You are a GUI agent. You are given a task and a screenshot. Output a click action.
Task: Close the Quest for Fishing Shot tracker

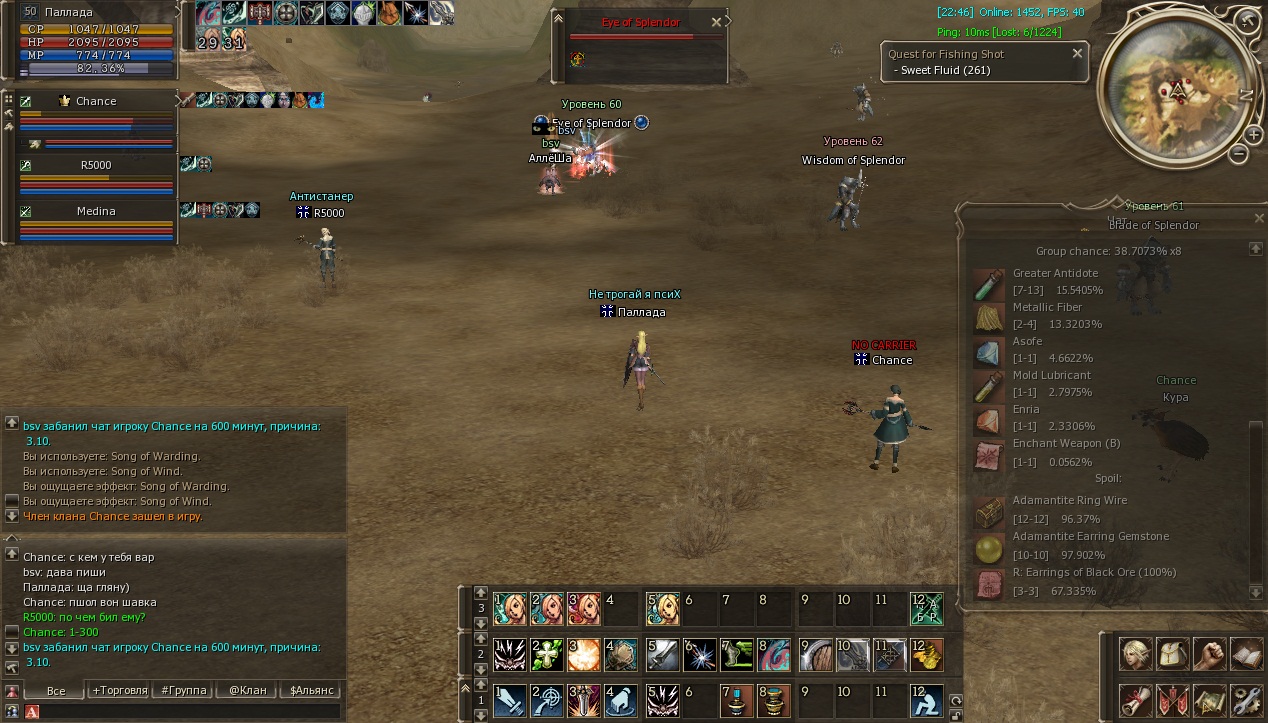tap(1077, 54)
